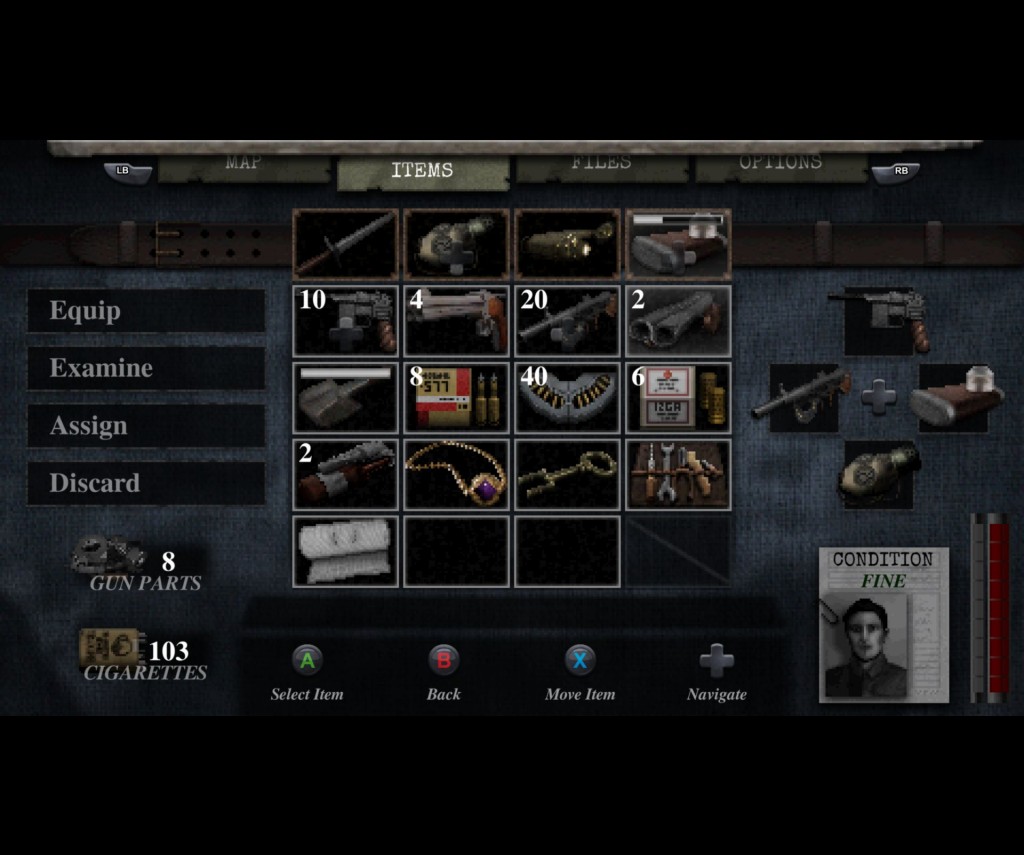The height and width of the screenshot is (855, 1024).
Task: Select the revolver with 4 rounds
Action: [457, 321]
